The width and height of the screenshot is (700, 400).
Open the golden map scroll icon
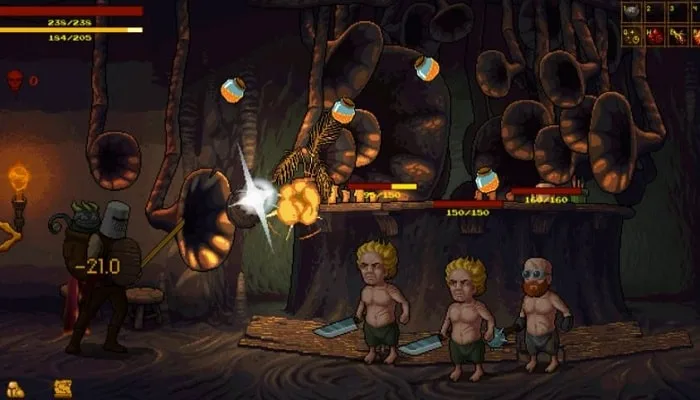coord(62,388)
